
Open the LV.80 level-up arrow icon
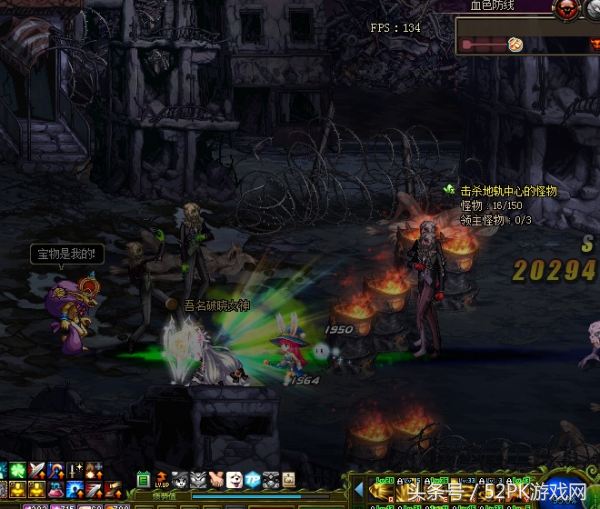coord(161,479)
